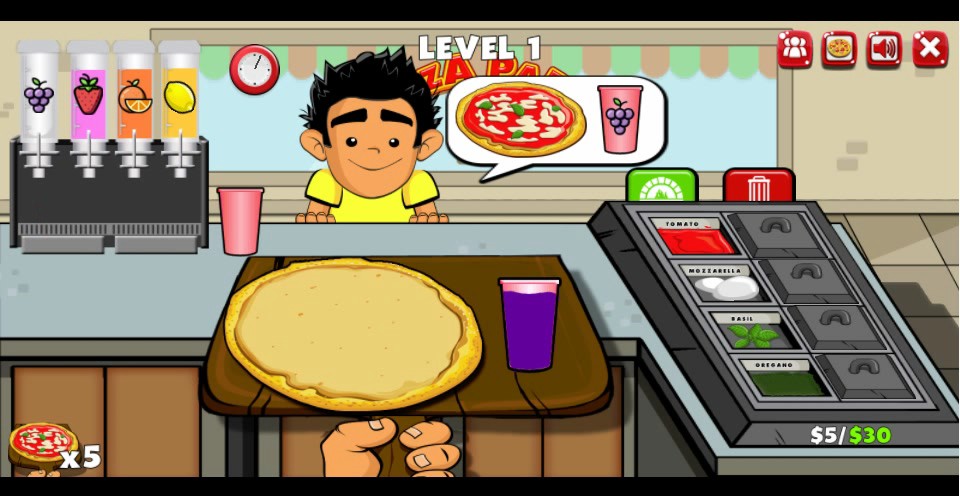The height and width of the screenshot is (496, 960).
Task: Open the pizza recipe book button
Action: point(839,48)
